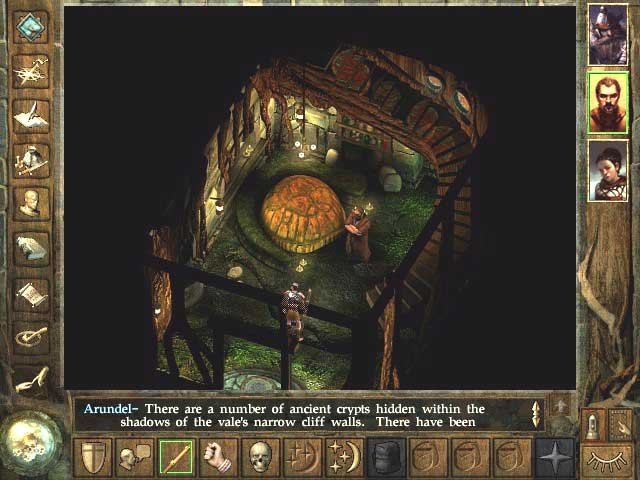The height and width of the screenshot is (480, 640).
Task: Open the options menu with the paper scroll icon
Action: click(x=31, y=294)
